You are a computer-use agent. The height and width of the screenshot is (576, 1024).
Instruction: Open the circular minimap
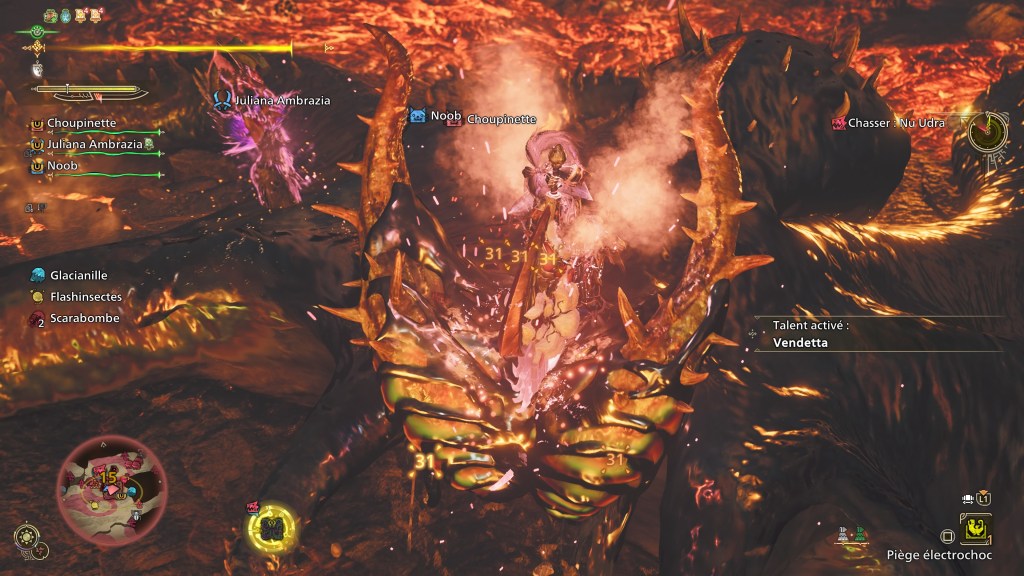[111, 484]
